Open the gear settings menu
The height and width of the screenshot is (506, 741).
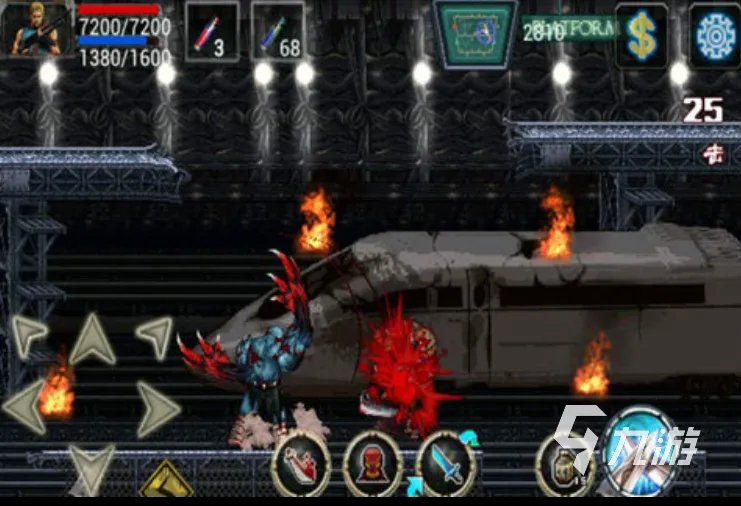tap(714, 36)
